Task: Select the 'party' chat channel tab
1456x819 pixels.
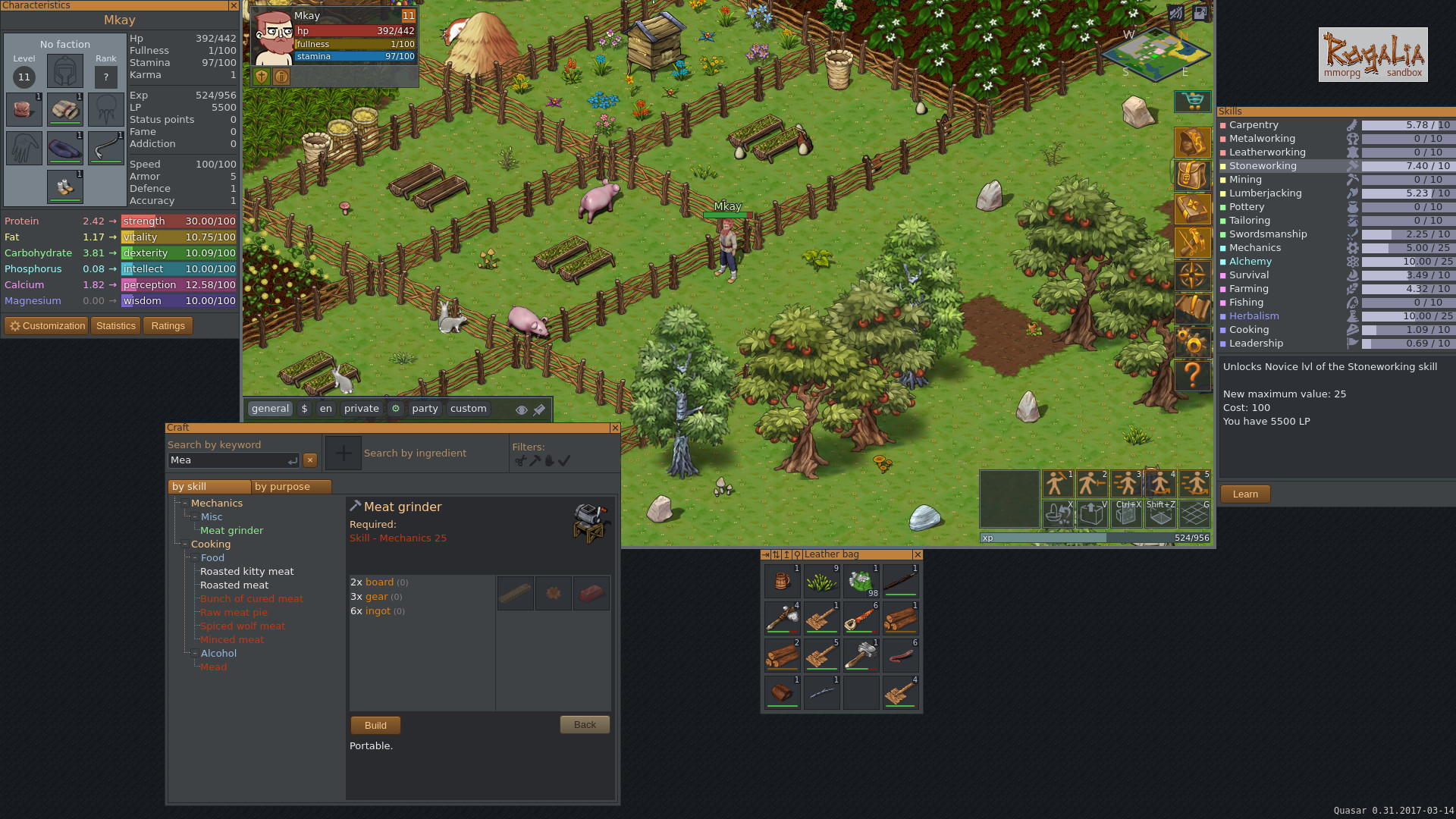Action: (425, 409)
